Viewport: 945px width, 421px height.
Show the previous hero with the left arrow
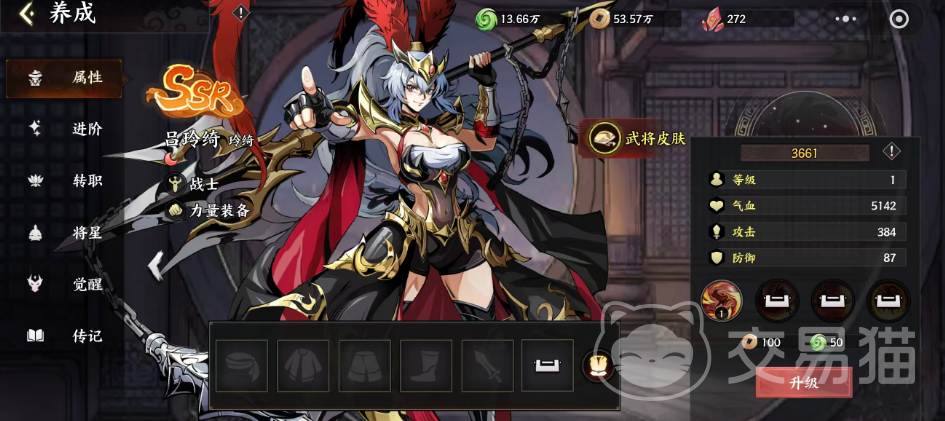[x=155, y=265]
